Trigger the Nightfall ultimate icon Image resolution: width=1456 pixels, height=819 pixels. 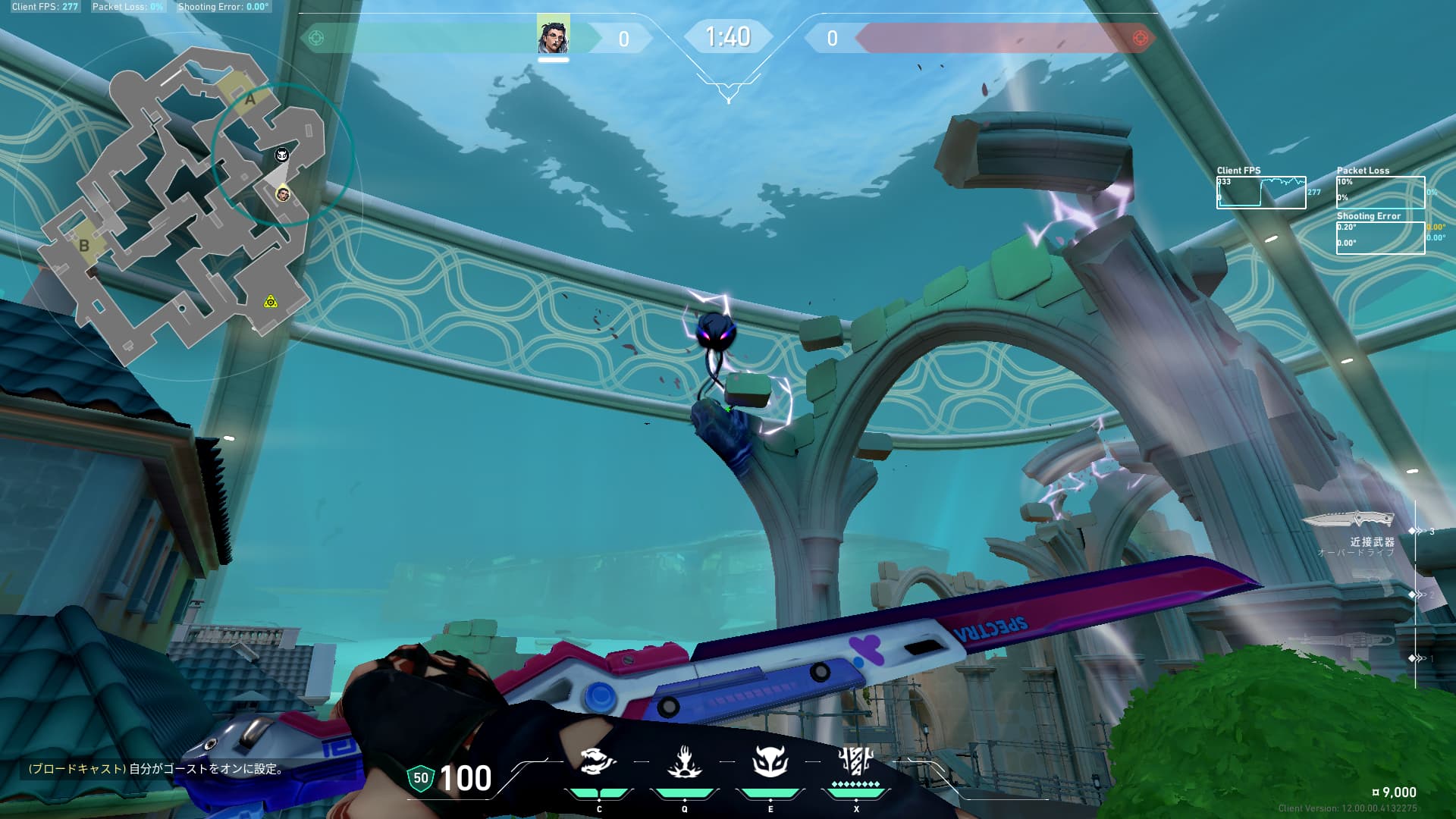pos(855,759)
